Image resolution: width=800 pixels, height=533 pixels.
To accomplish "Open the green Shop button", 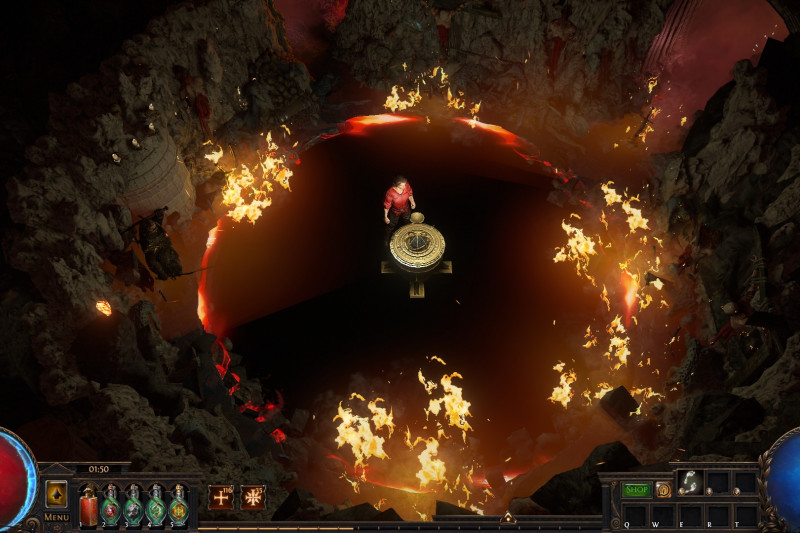I will (636, 489).
